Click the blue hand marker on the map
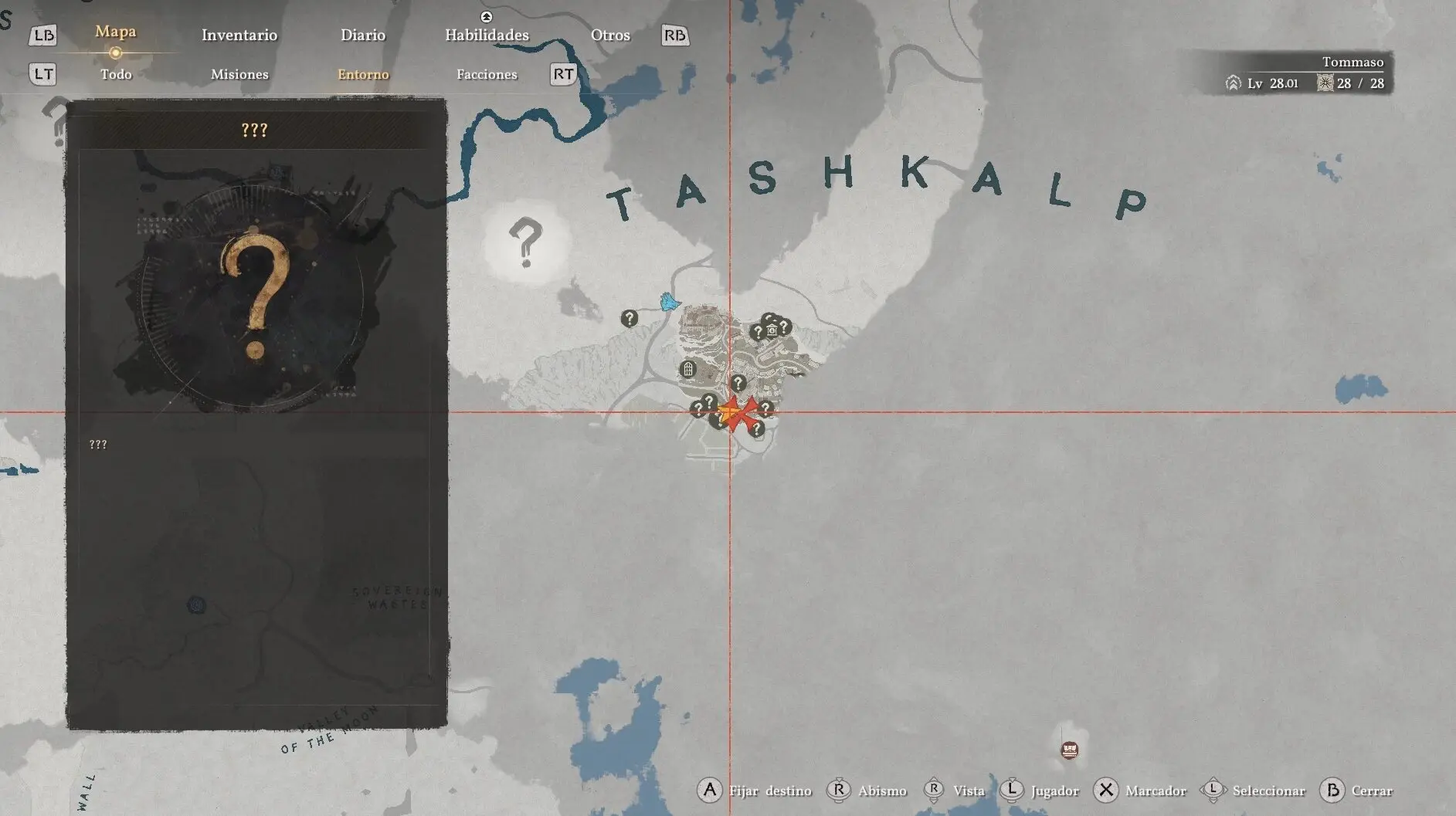 669,301
